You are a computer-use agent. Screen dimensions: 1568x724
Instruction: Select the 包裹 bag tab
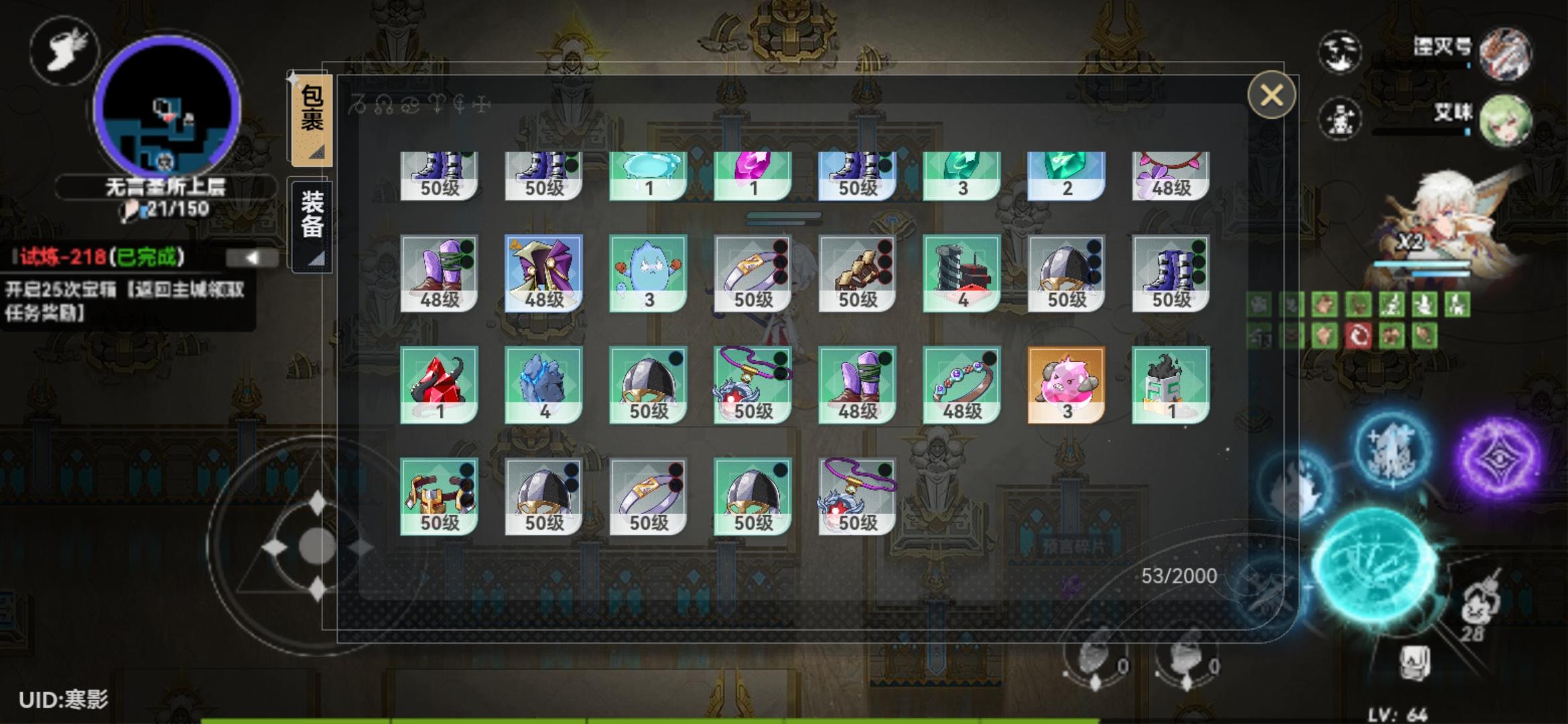tap(314, 117)
